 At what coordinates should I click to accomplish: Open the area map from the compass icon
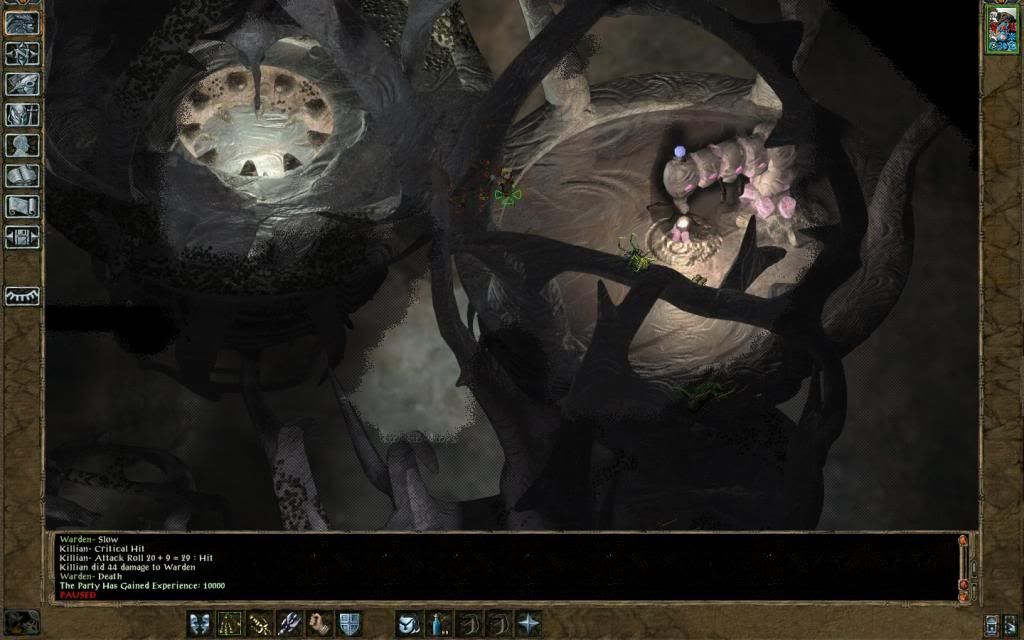click(x=22, y=54)
